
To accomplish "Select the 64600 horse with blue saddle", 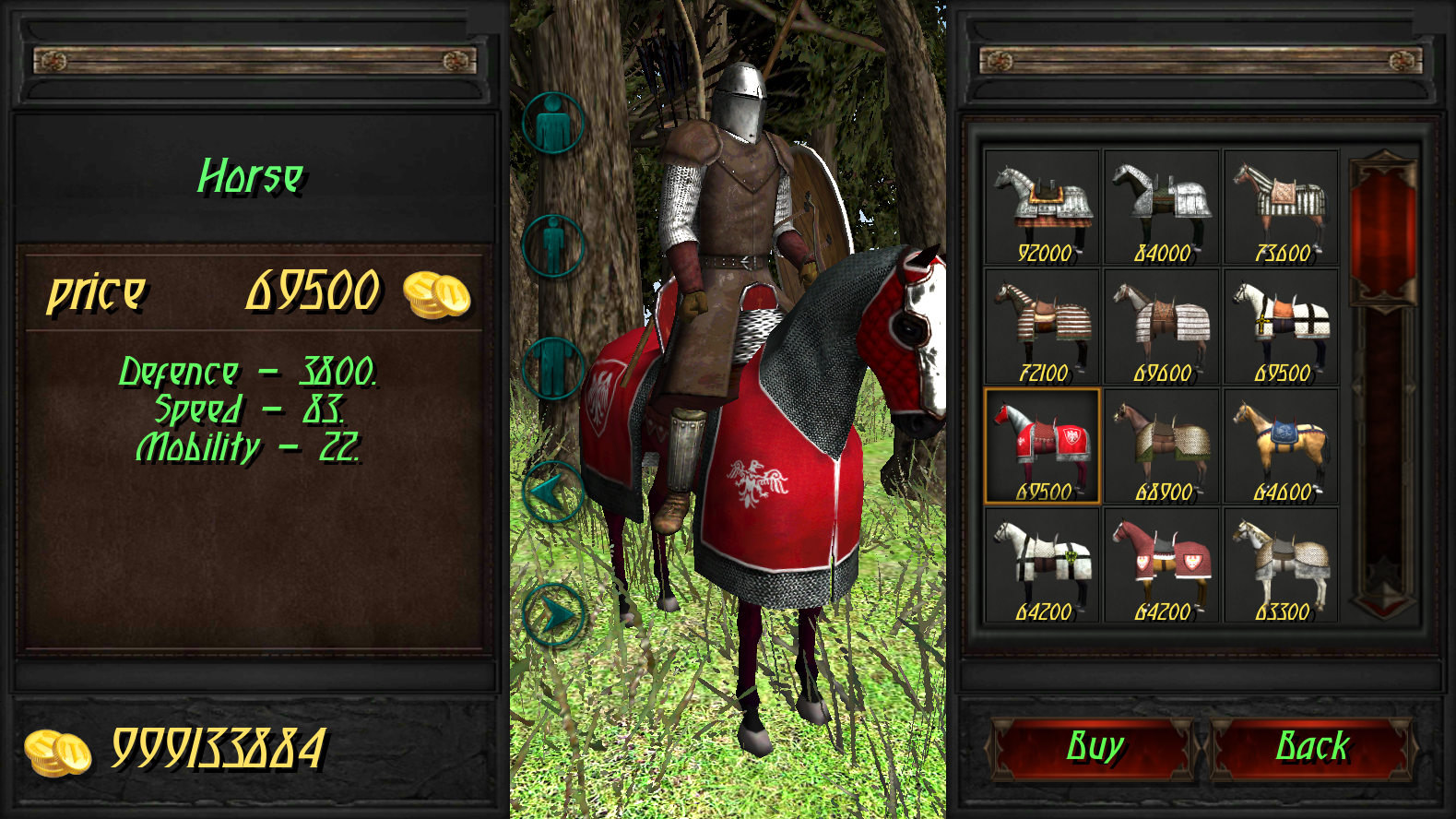I will pyautogui.click(x=1282, y=445).
